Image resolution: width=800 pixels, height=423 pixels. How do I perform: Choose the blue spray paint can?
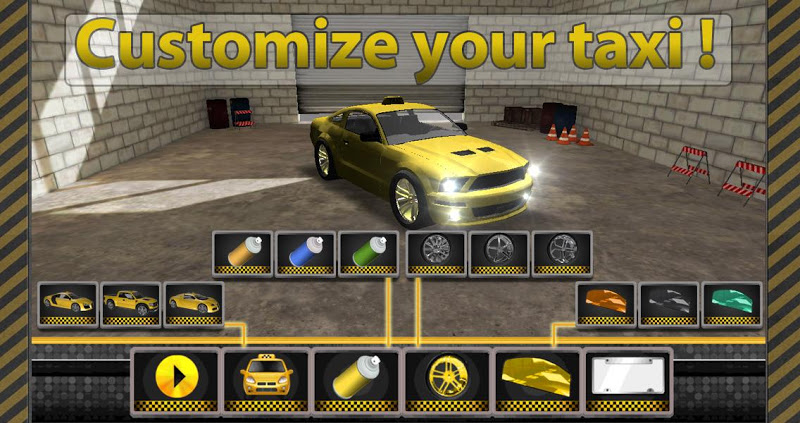tap(306, 252)
